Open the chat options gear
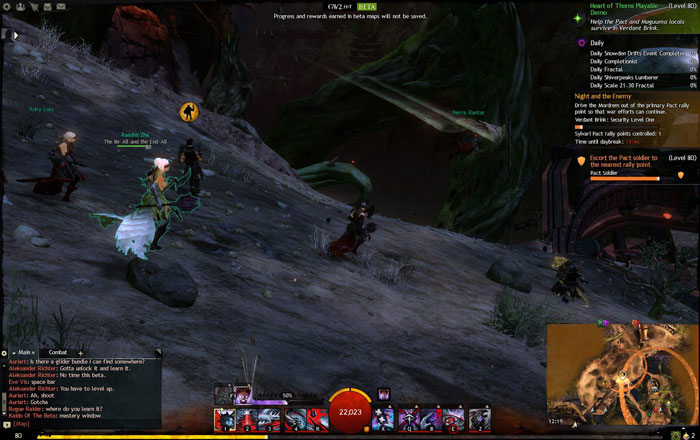700x440 pixels. click(x=5, y=352)
